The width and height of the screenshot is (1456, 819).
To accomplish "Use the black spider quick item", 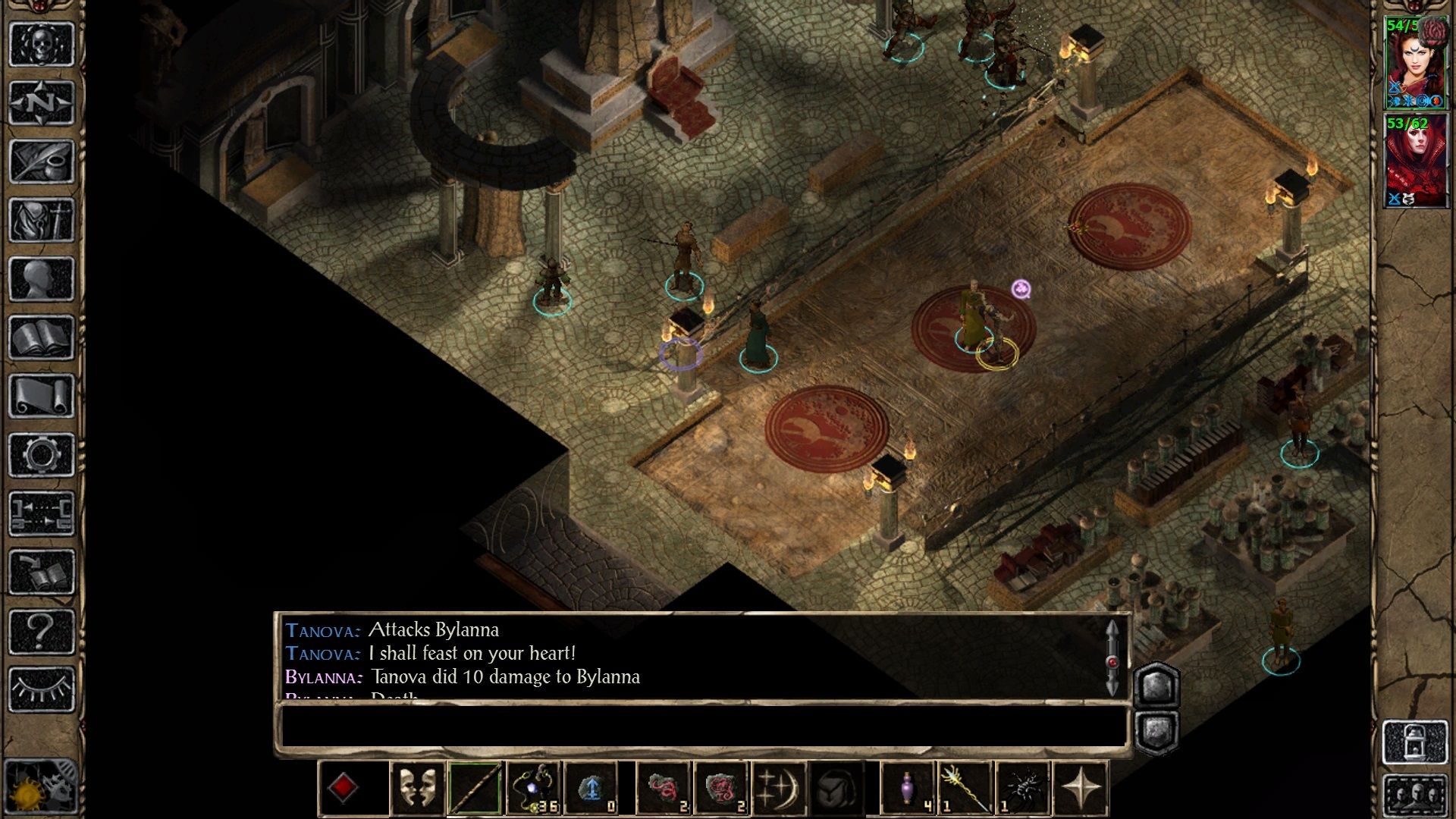I will coord(1024,788).
